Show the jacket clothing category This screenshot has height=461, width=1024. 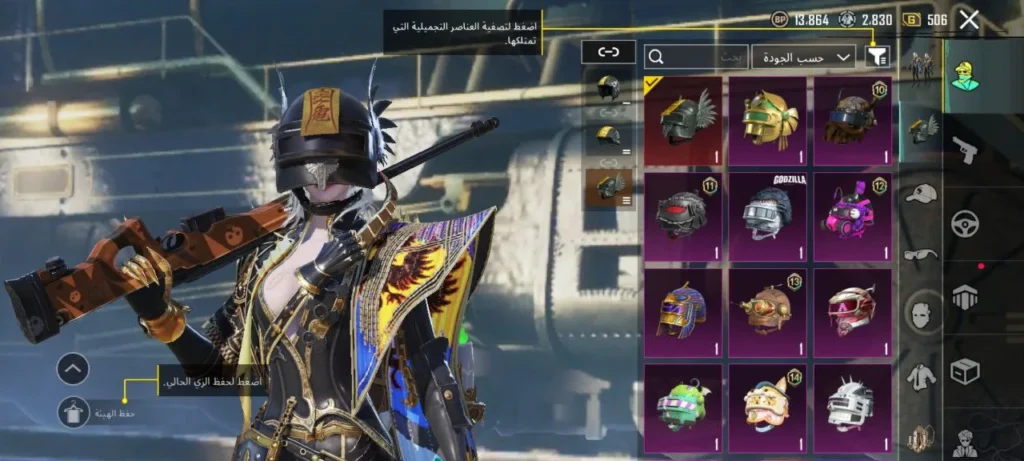pos(920,377)
